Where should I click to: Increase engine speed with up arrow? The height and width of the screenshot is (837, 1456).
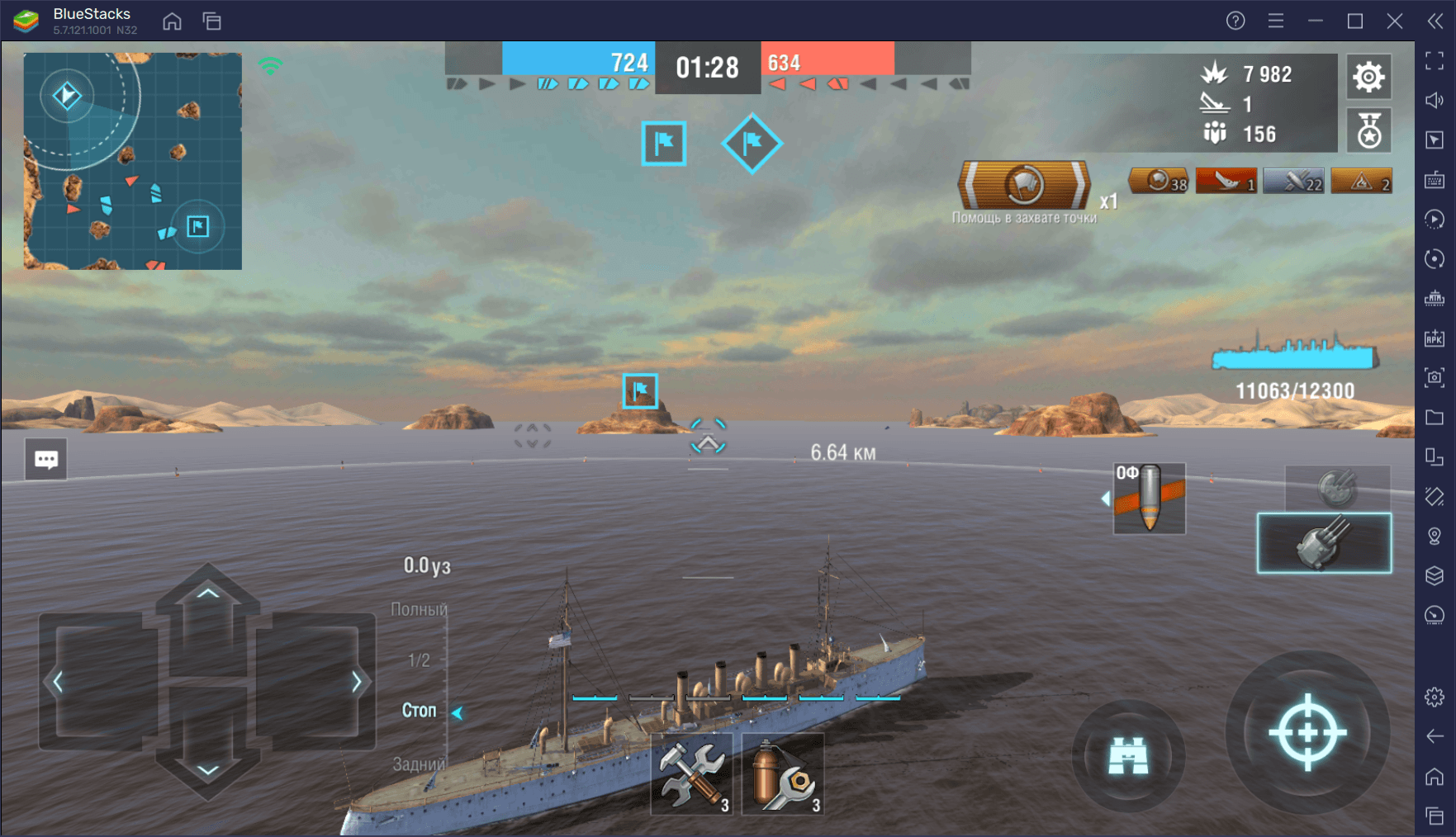pos(208,593)
